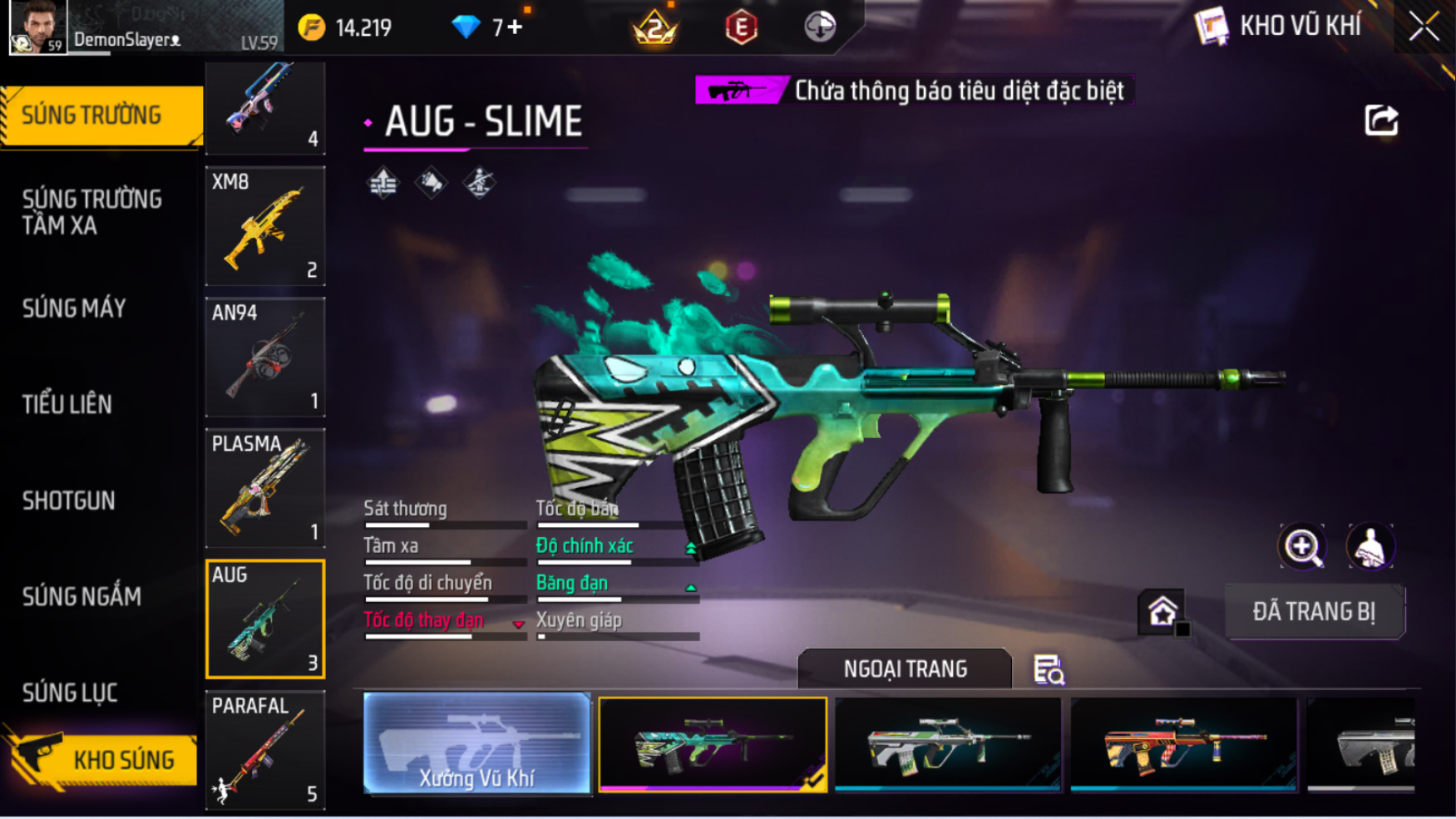
Task: Click the KHO SÚNG button
Action: tap(104, 758)
